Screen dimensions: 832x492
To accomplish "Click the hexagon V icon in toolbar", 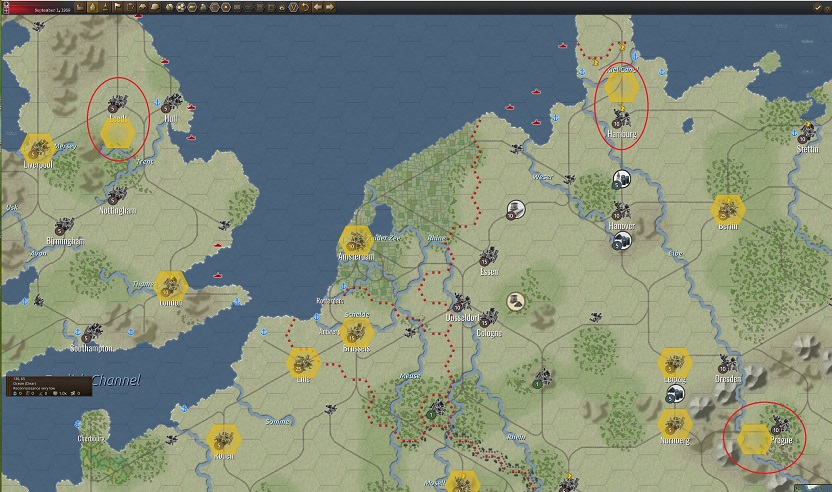I will [x=294, y=7].
